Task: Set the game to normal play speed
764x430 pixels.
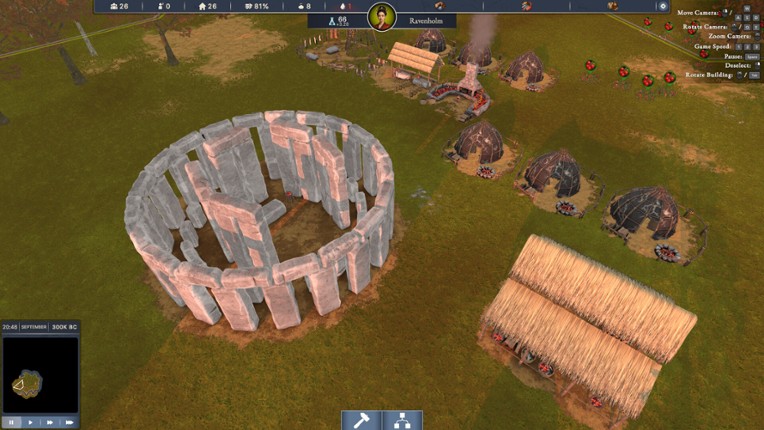Action: tap(30, 422)
